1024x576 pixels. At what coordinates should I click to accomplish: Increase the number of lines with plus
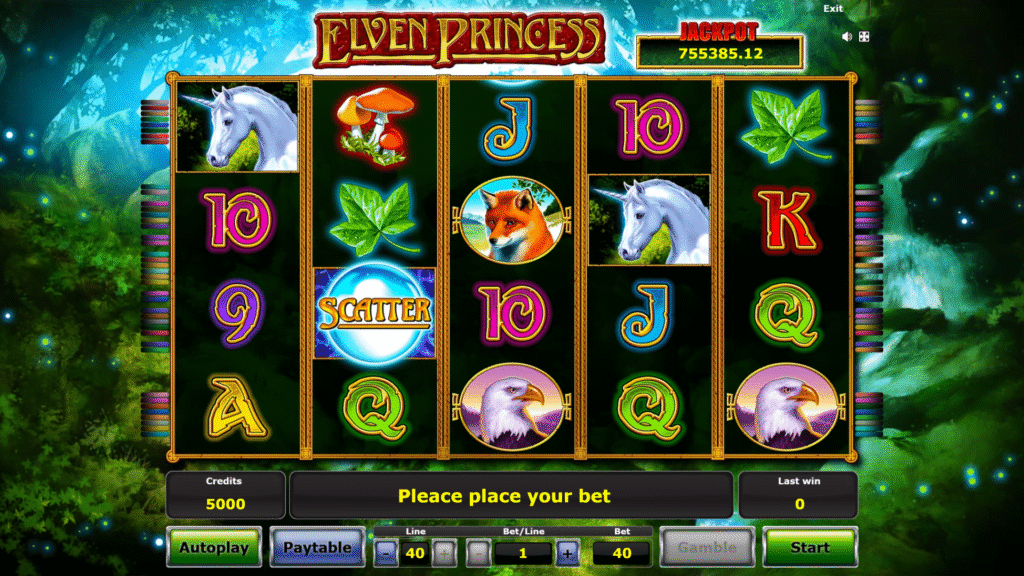(x=445, y=553)
